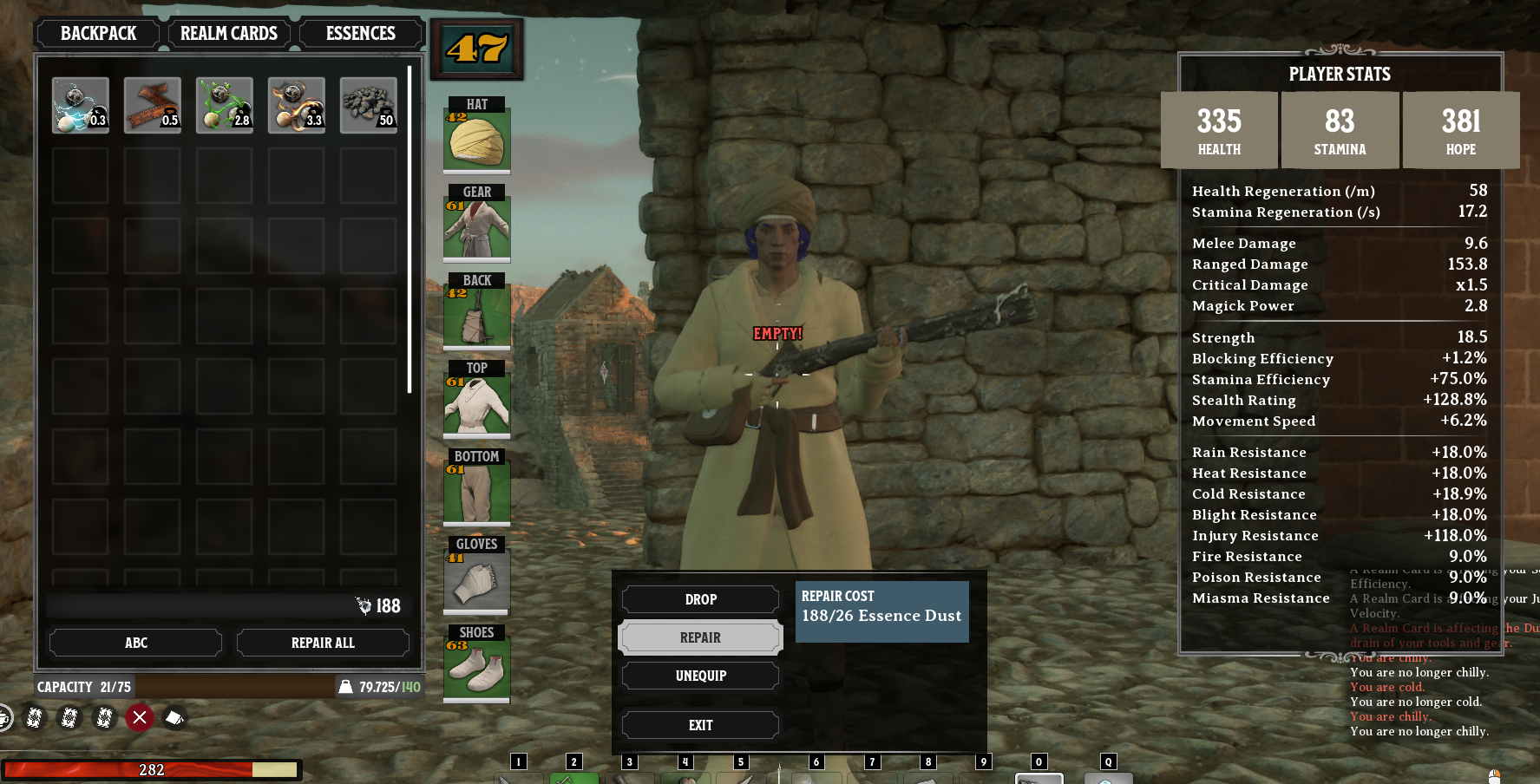
Task: Choose the fire-infused ammunition slot
Action: point(297,105)
